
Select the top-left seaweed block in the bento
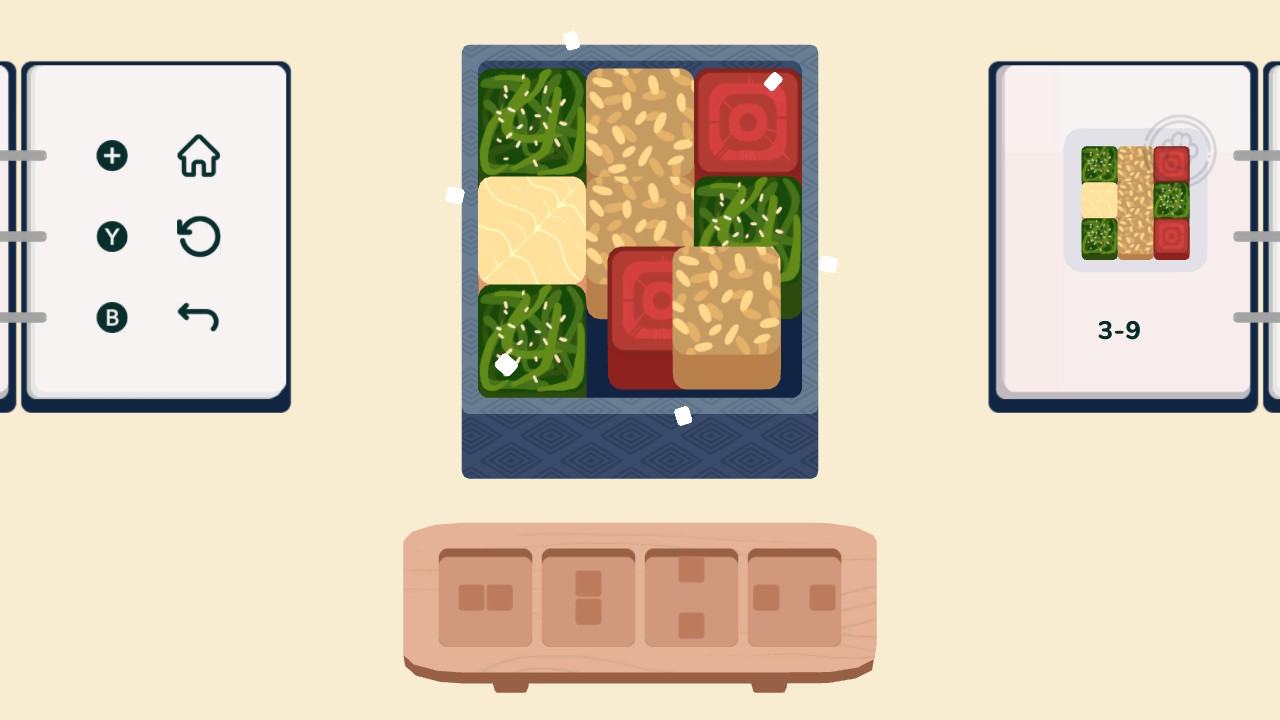click(x=531, y=122)
